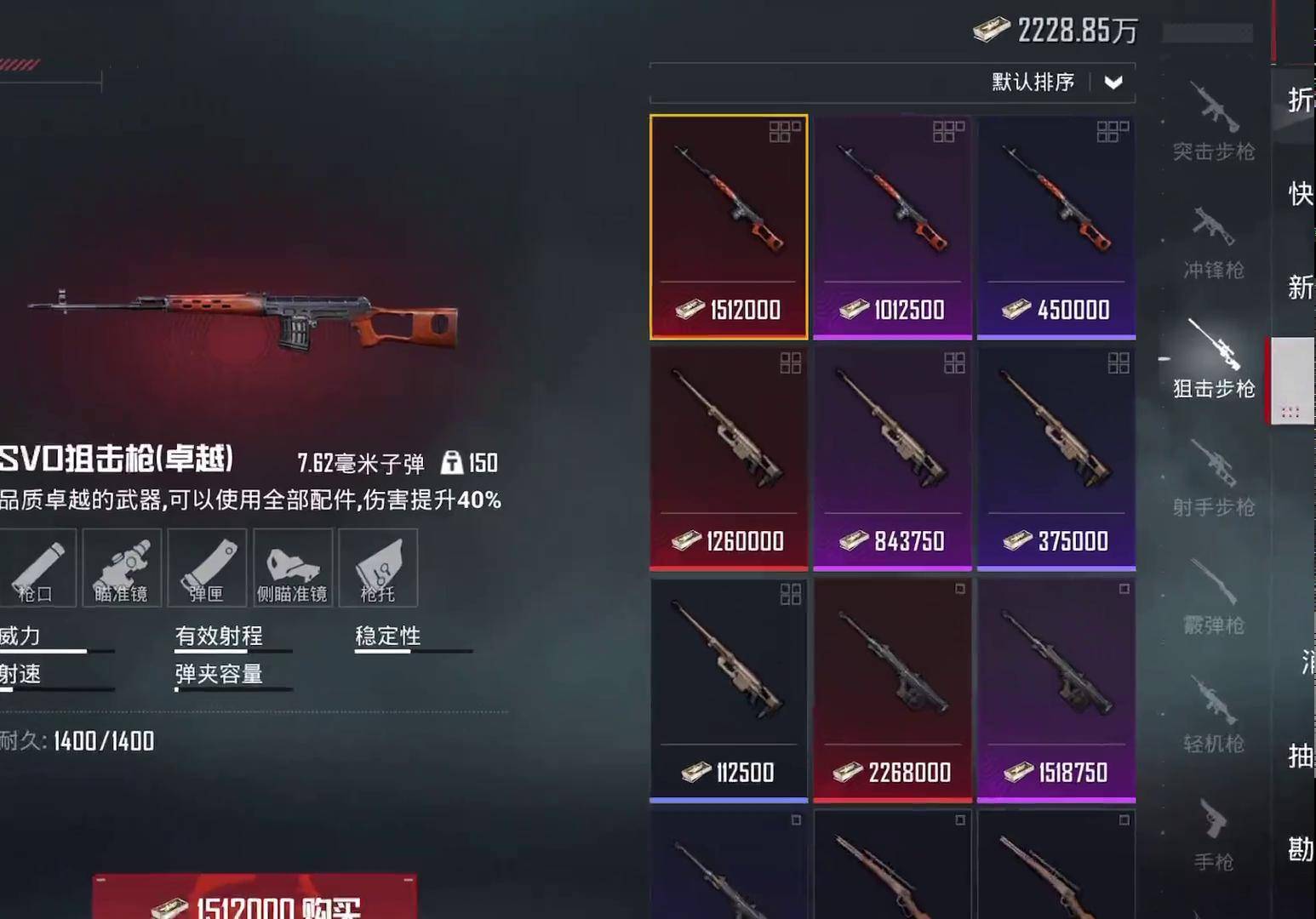Pick the sniper rifle priced 112500
Image resolution: width=1316 pixels, height=919 pixels.
(729, 689)
